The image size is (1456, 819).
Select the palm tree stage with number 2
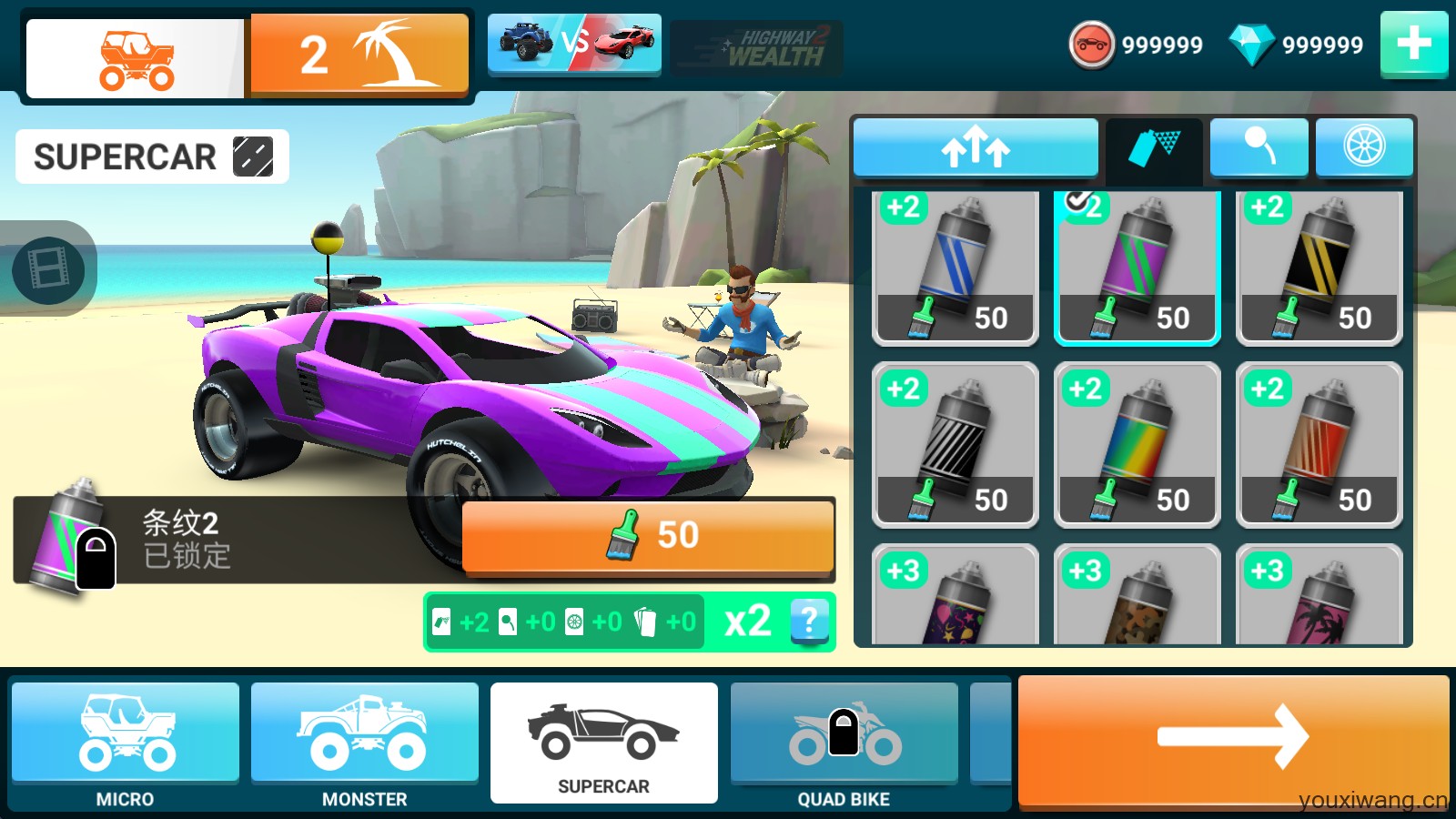coord(358,52)
